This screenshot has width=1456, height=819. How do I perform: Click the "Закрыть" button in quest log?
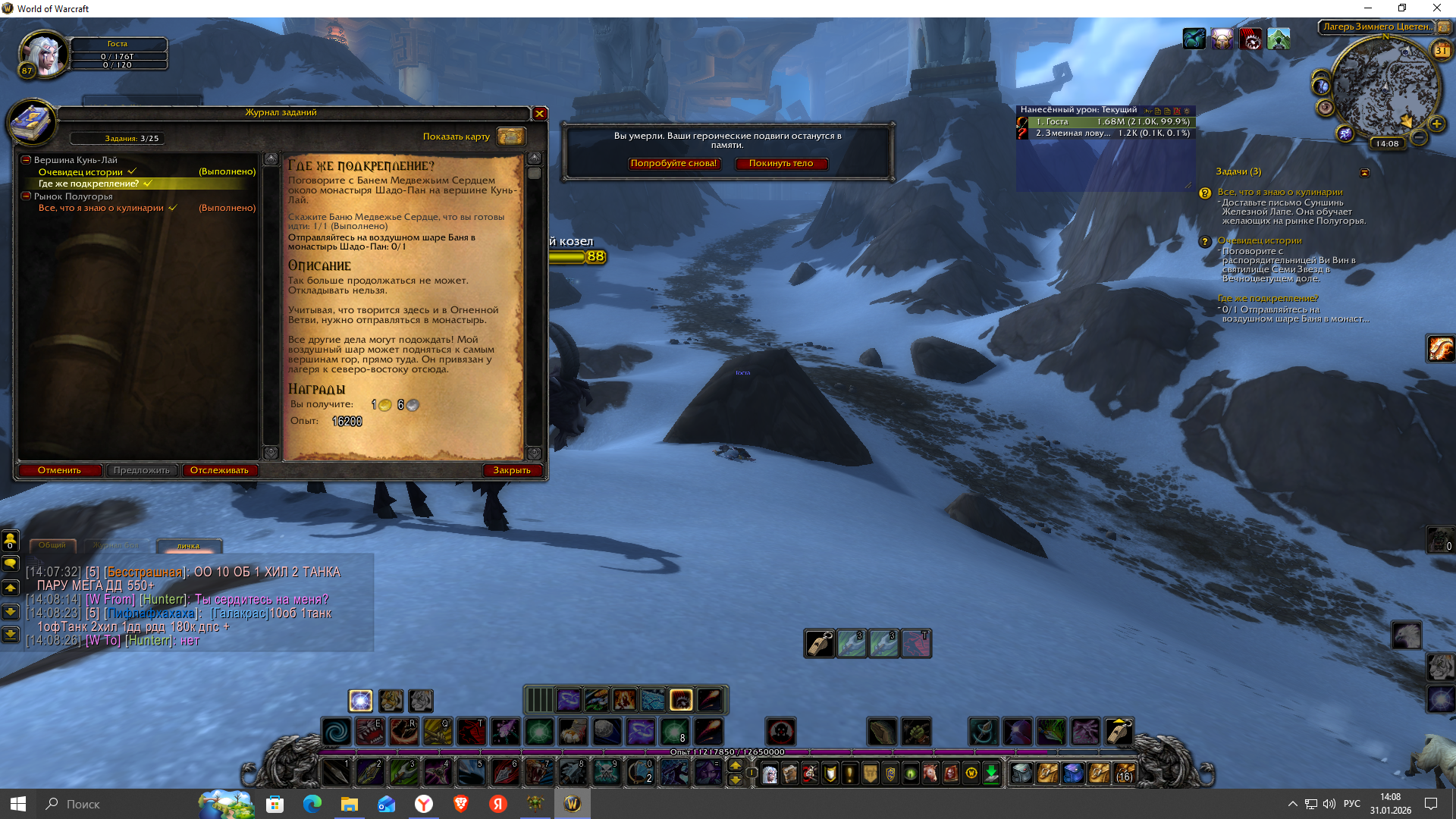point(512,470)
